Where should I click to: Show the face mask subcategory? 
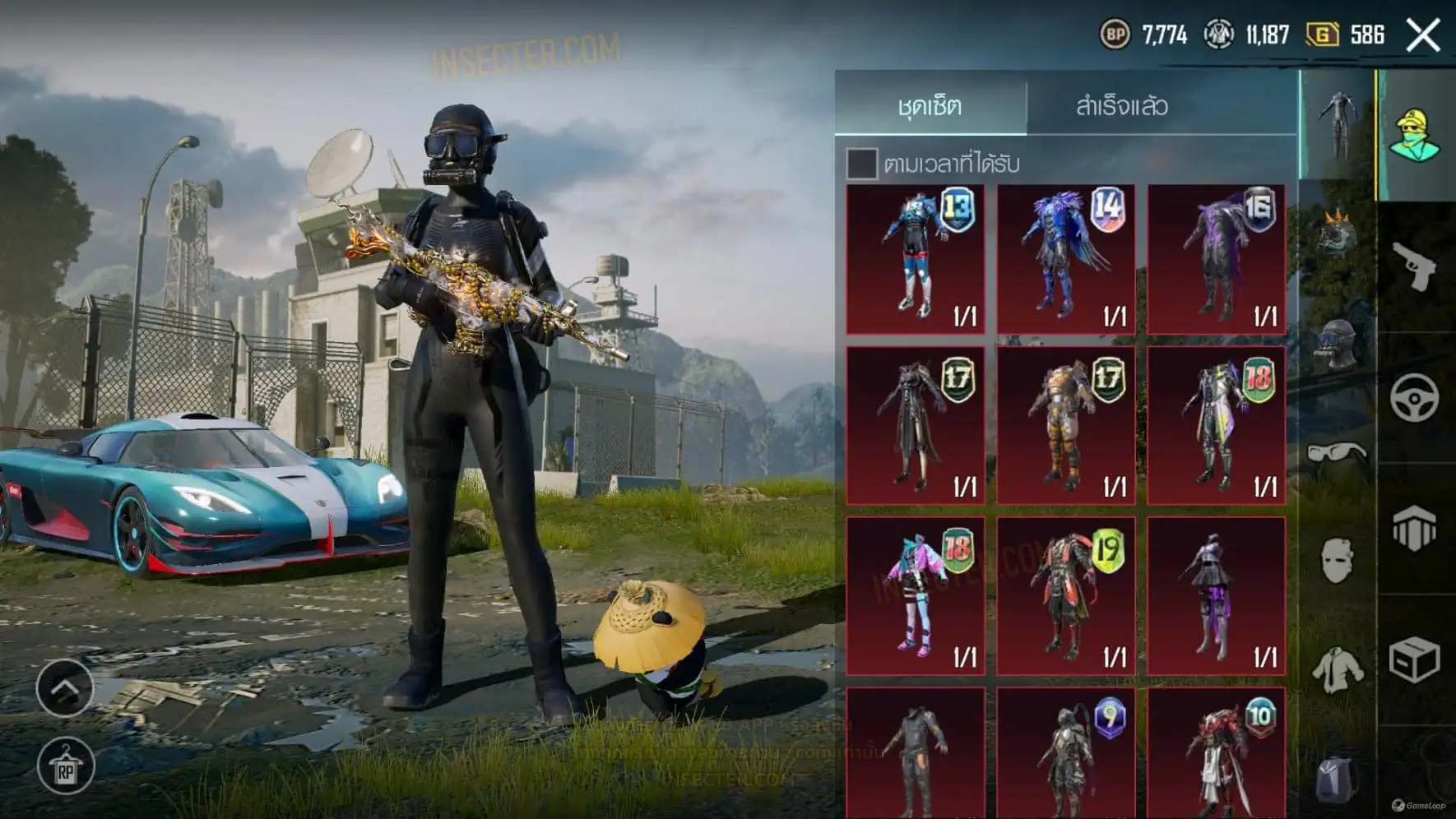[1337, 562]
